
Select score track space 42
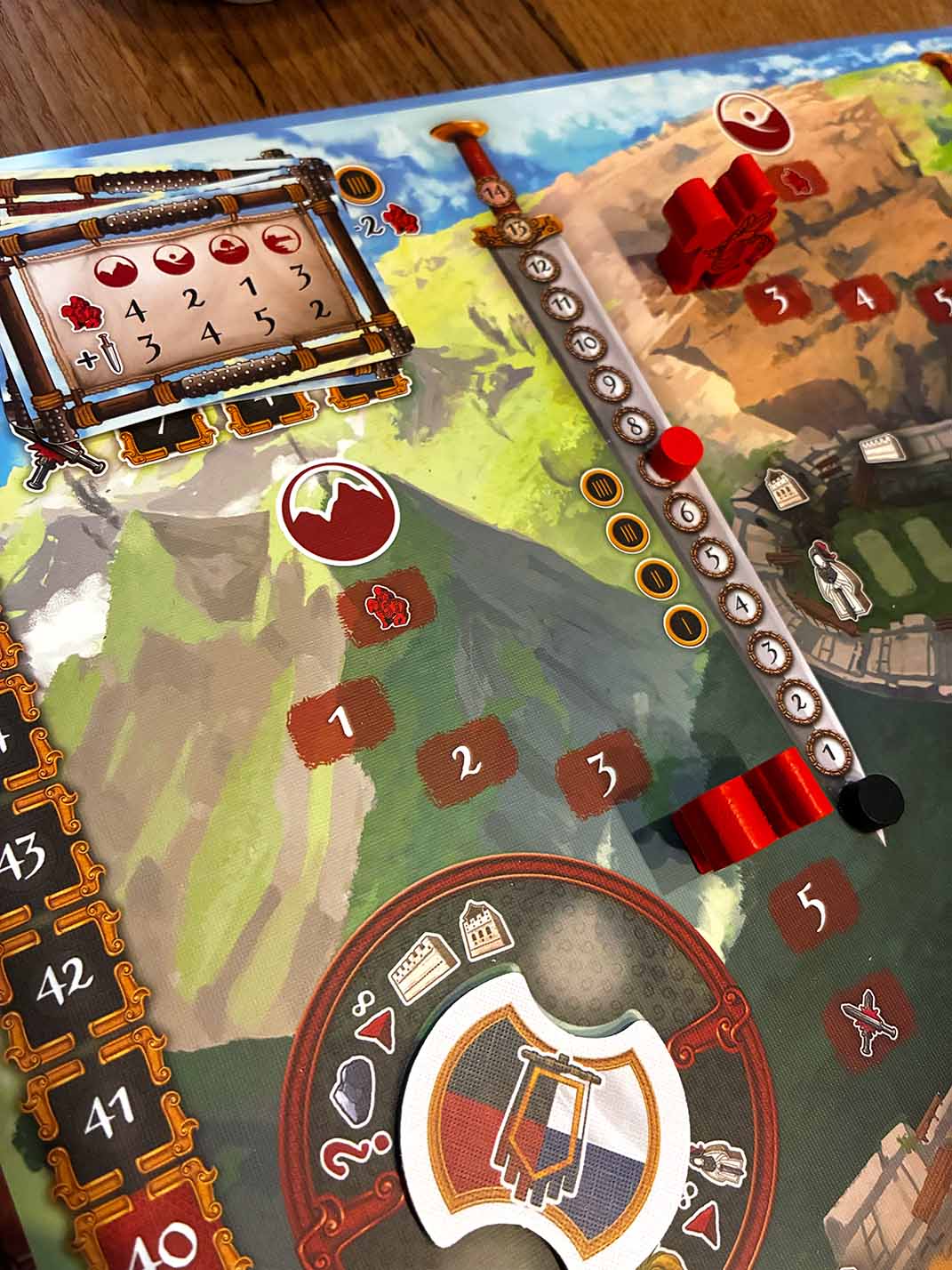[x=65, y=978]
